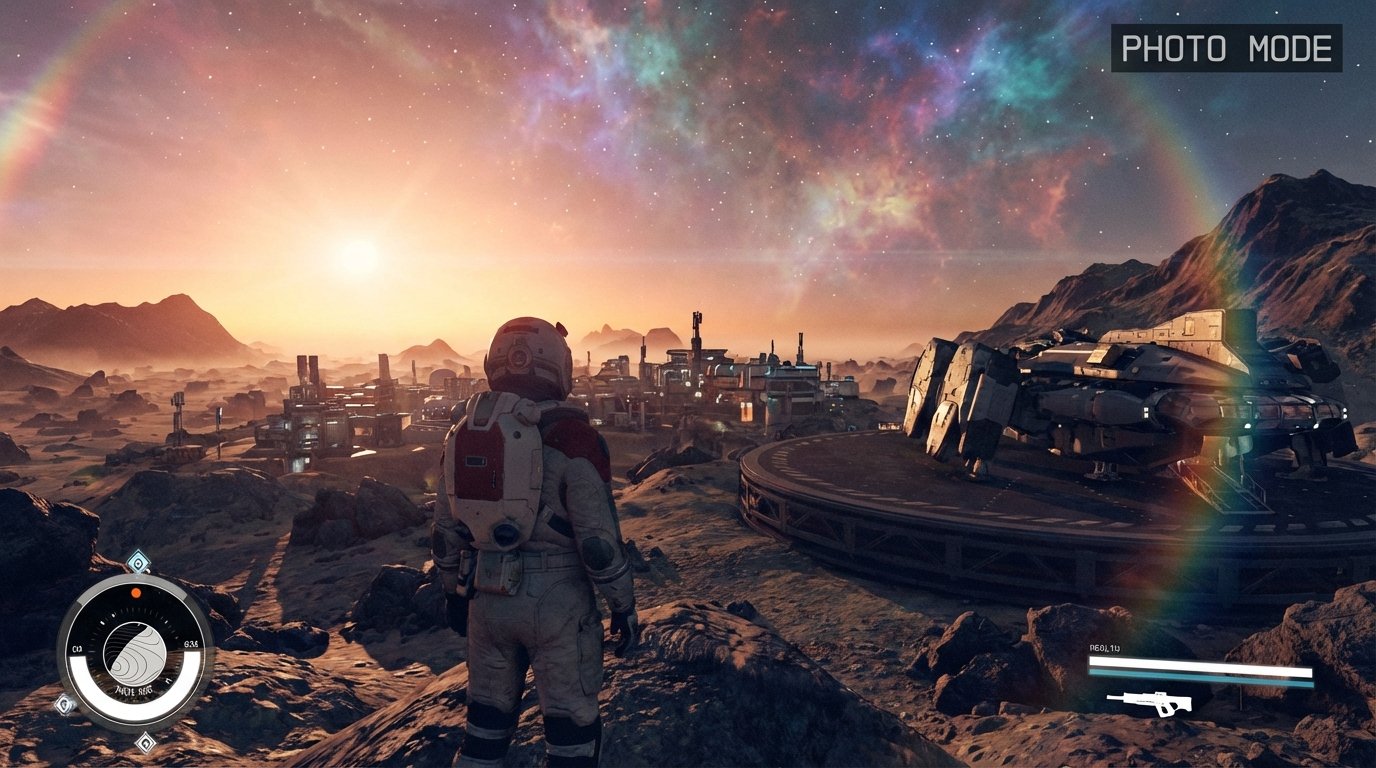This screenshot has height=768, width=1376.
Task: Click the coordinates text below the compass planet
Action: (x=134, y=690)
